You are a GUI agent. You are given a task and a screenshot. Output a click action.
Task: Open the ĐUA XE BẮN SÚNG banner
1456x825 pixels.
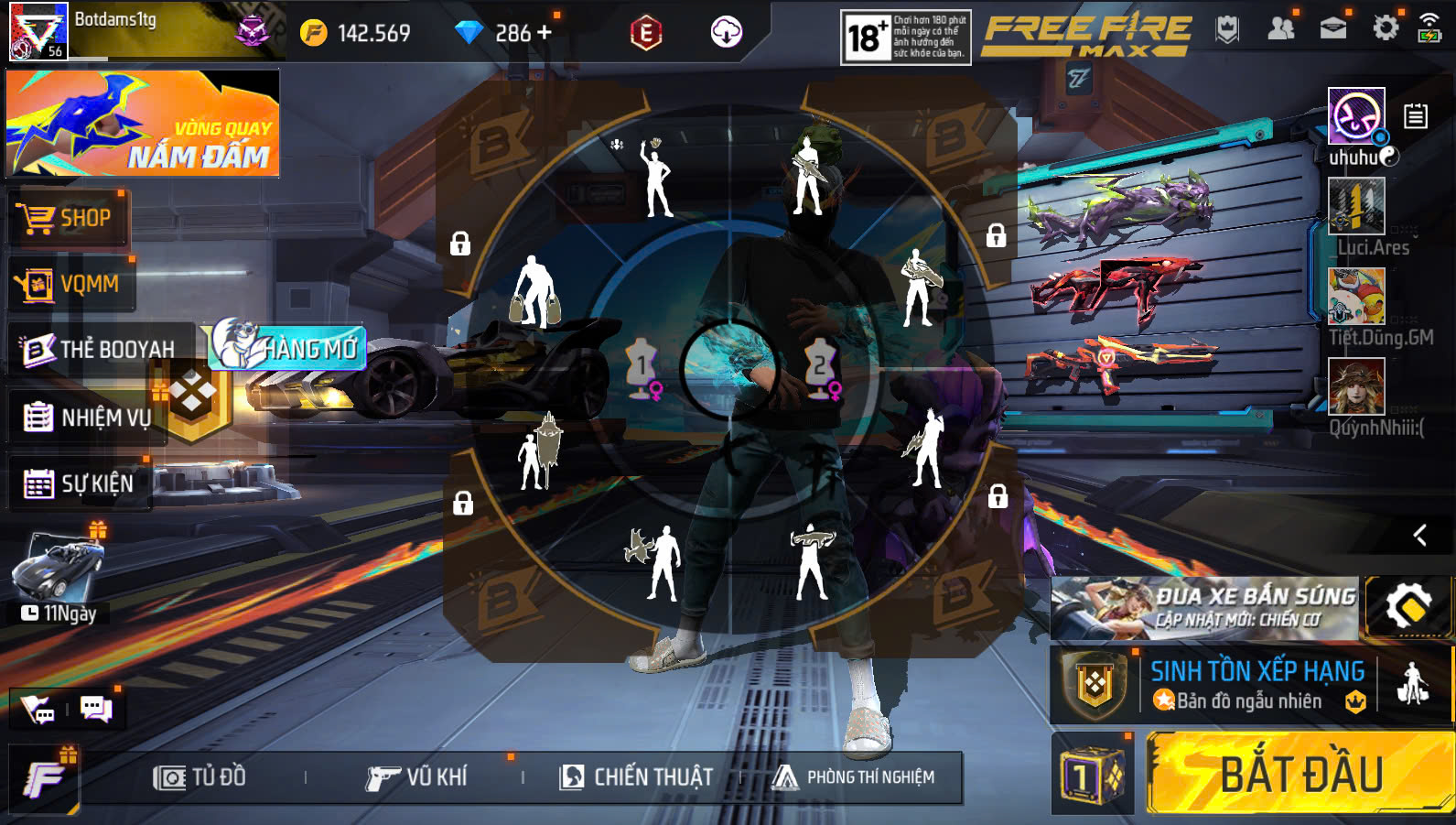1205,607
